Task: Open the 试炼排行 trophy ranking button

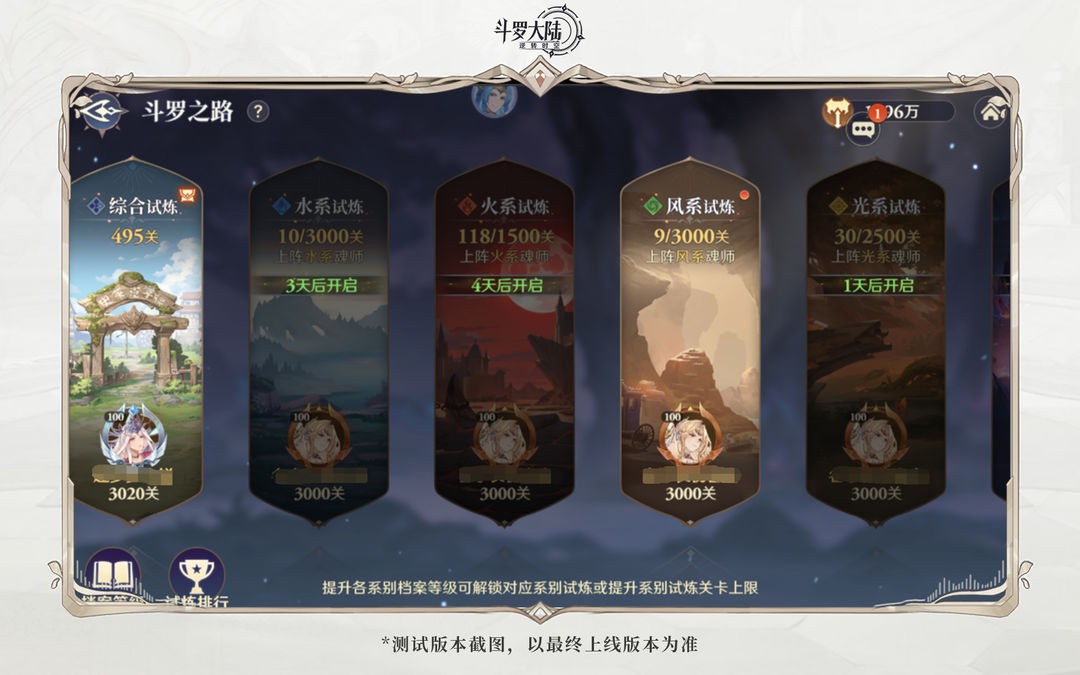Action: click(x=196, y=576)
